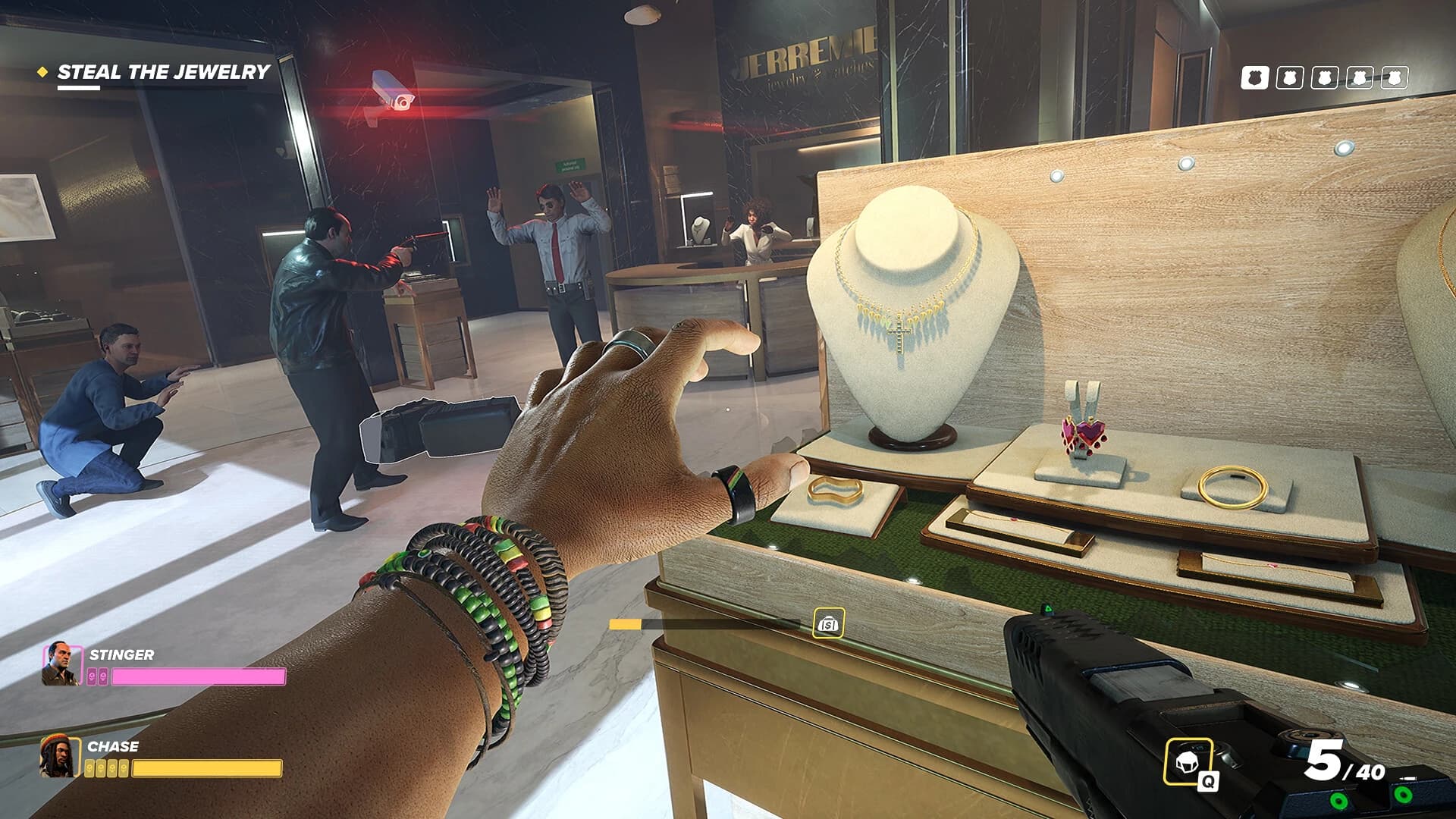Viewport: 1456px width, 819px height.
Task: Click the rightmost police badge icon
Action: pos(1395,77)
